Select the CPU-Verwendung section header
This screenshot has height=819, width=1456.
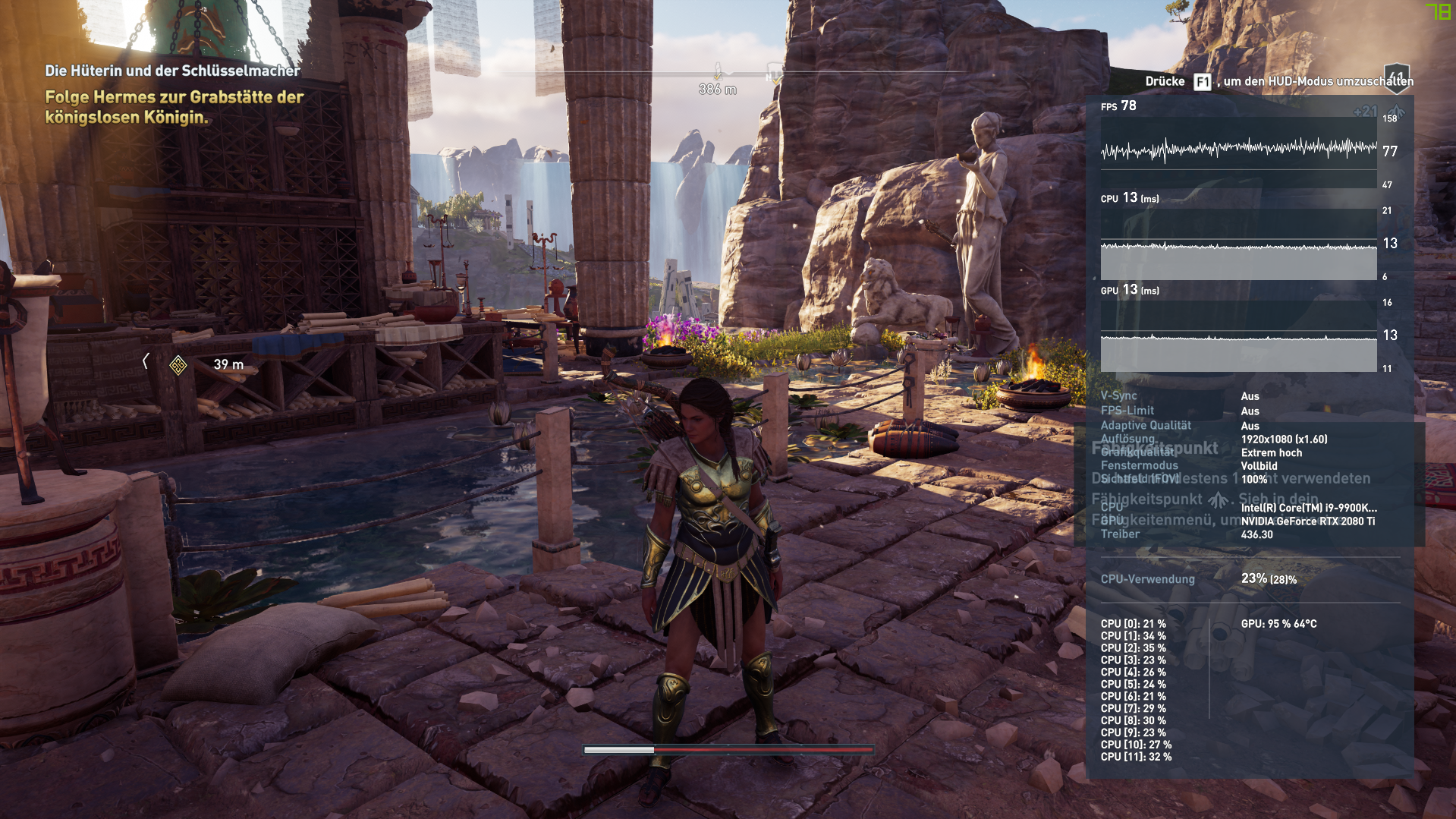1147,578
